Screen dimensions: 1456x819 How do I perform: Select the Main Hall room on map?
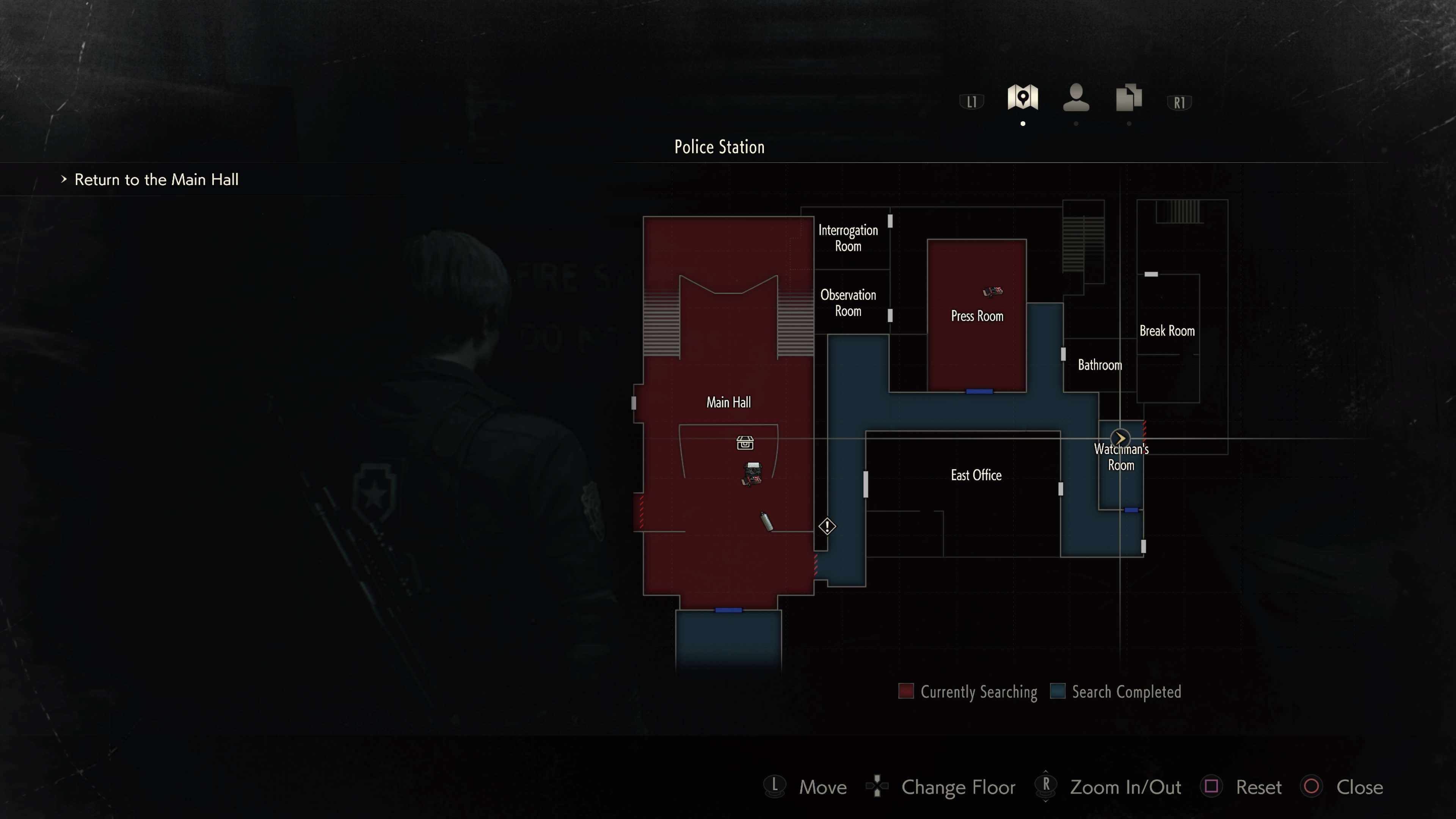(x=728, y=402)
